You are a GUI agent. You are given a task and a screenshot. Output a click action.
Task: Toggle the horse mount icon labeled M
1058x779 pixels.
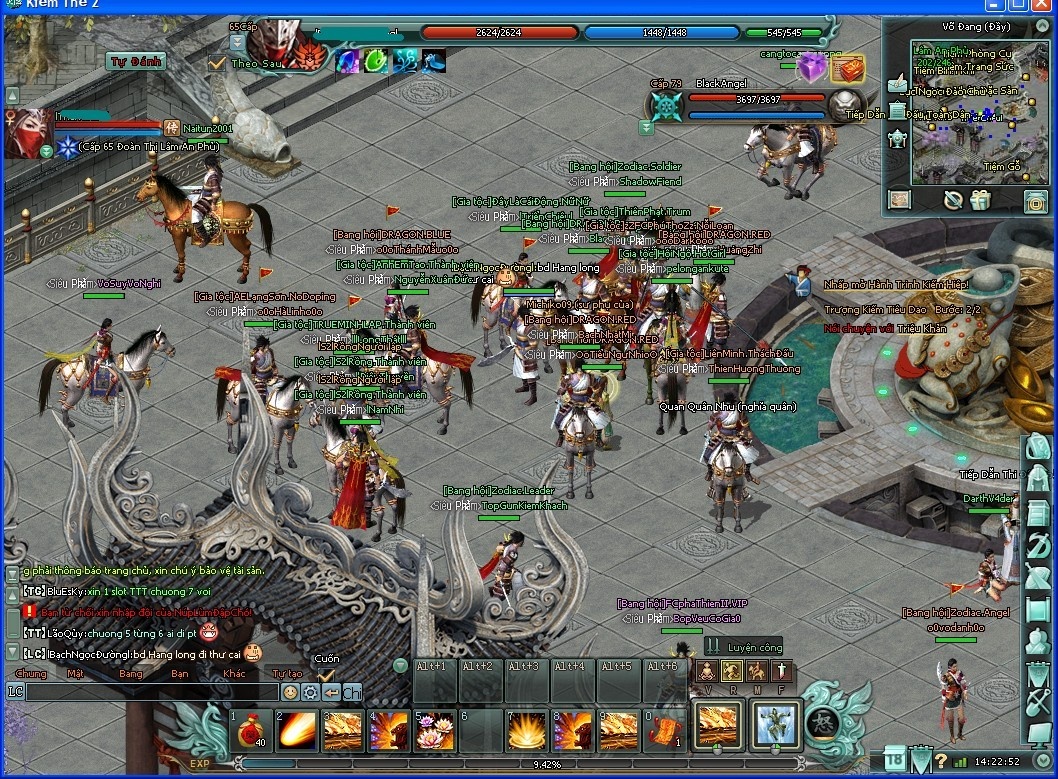click(757, 671)
